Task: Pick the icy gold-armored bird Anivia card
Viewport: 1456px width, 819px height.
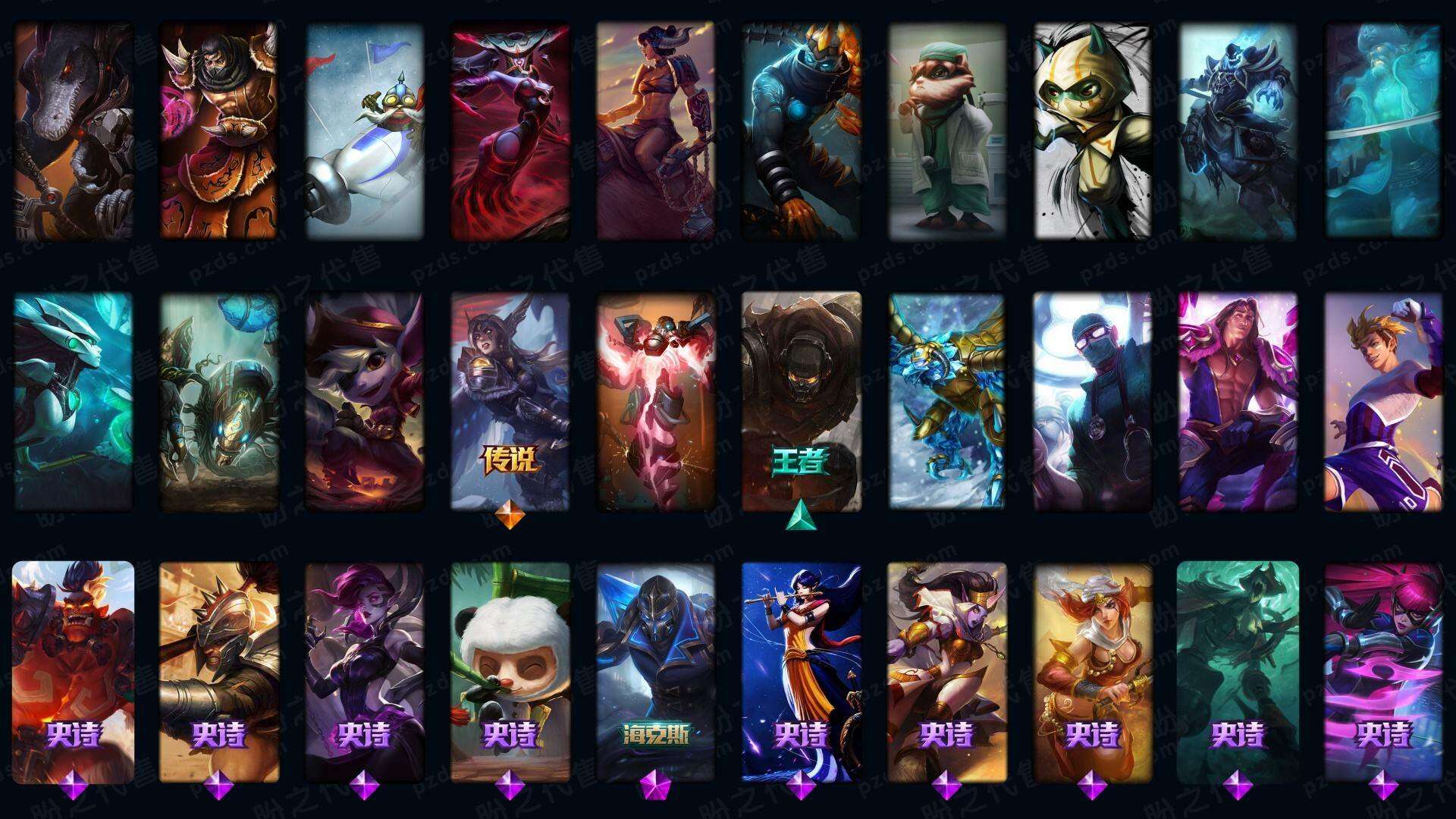Action: pyautogui.click(x=947, y=400)
